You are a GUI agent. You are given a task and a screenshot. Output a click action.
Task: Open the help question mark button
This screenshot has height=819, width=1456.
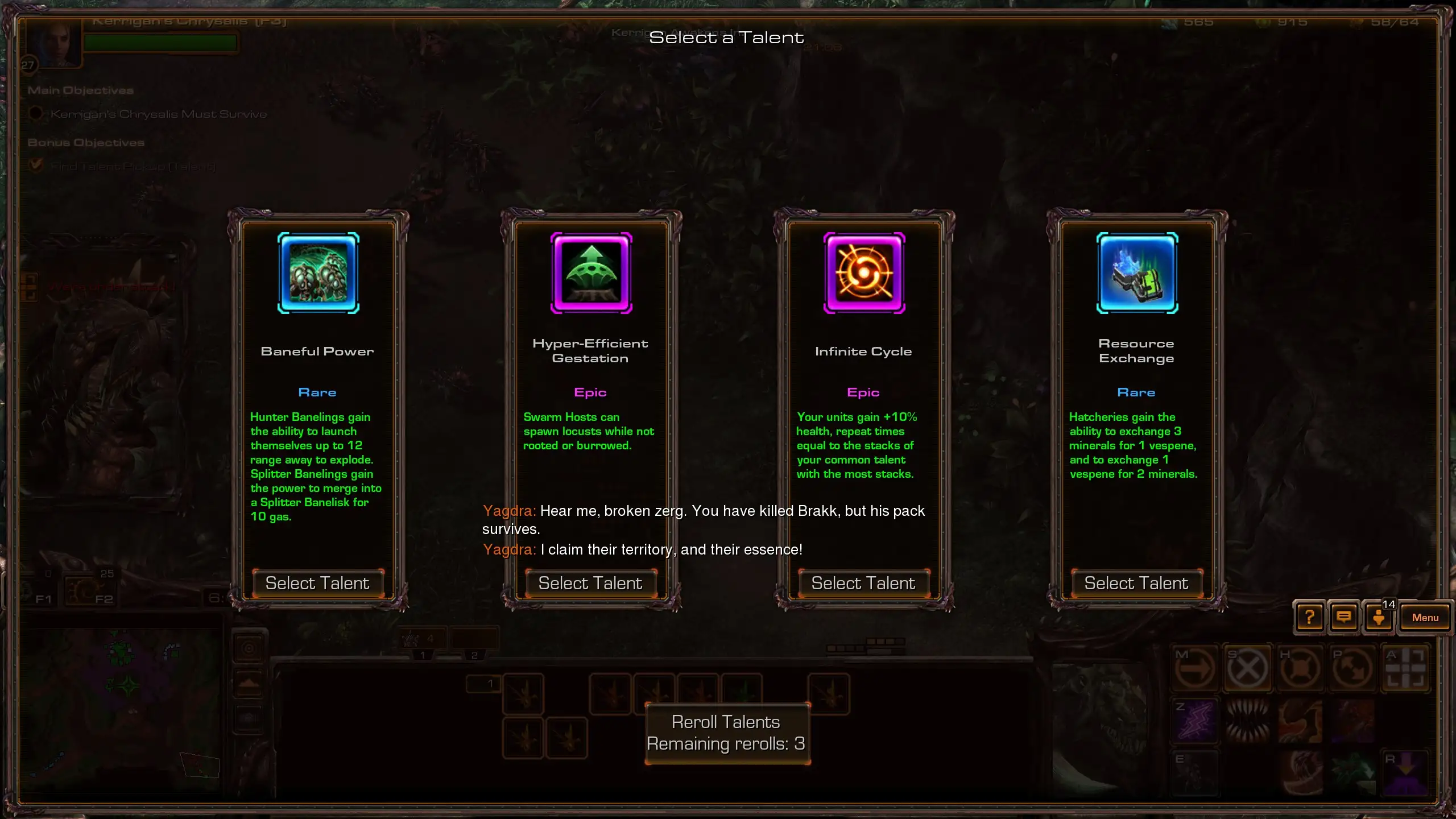click(x=1309, y=617)
